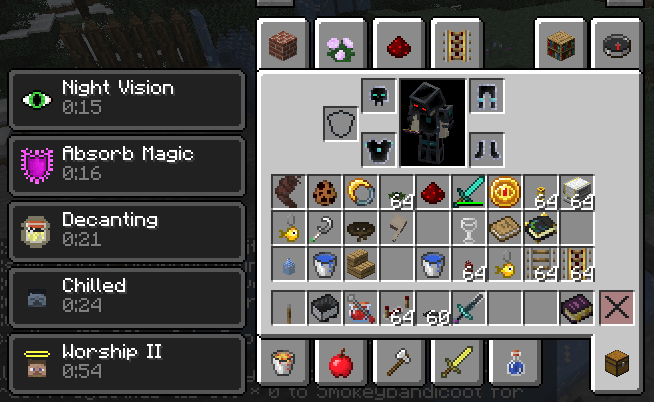
Task: Click the helmet armor slot
Action: [379, 96]
